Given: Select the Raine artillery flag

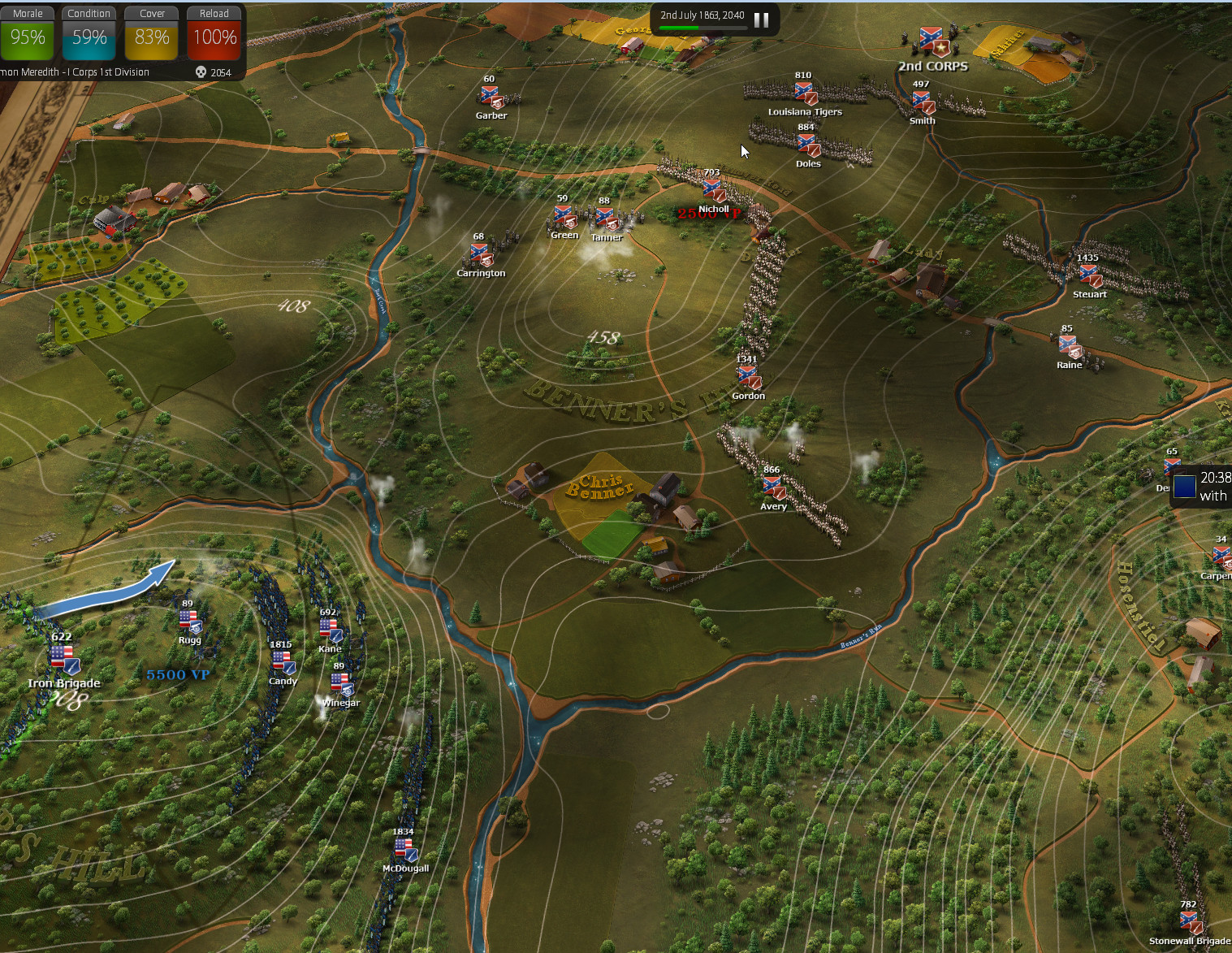Looking at the screenshot, I should 1070,347.
